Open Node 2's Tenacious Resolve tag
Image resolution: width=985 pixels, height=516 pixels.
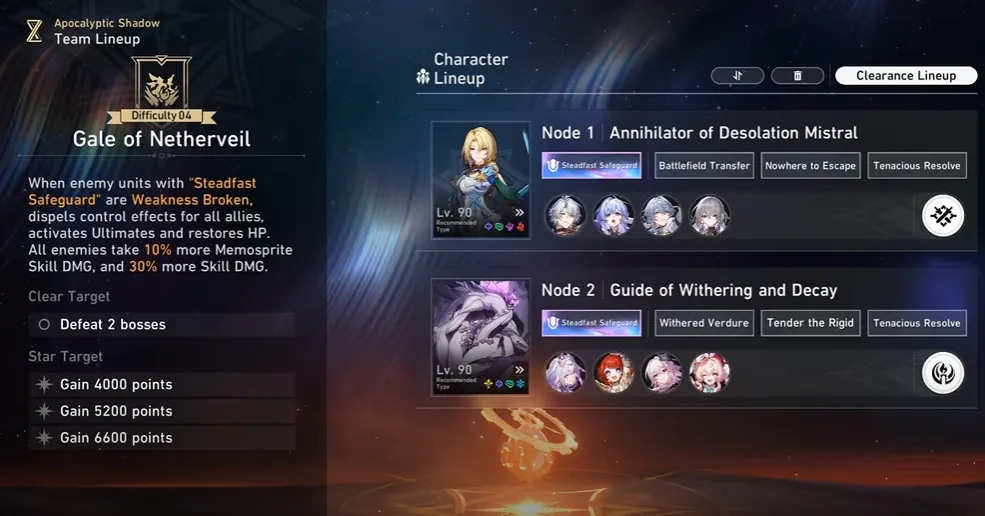coord(916,323)
